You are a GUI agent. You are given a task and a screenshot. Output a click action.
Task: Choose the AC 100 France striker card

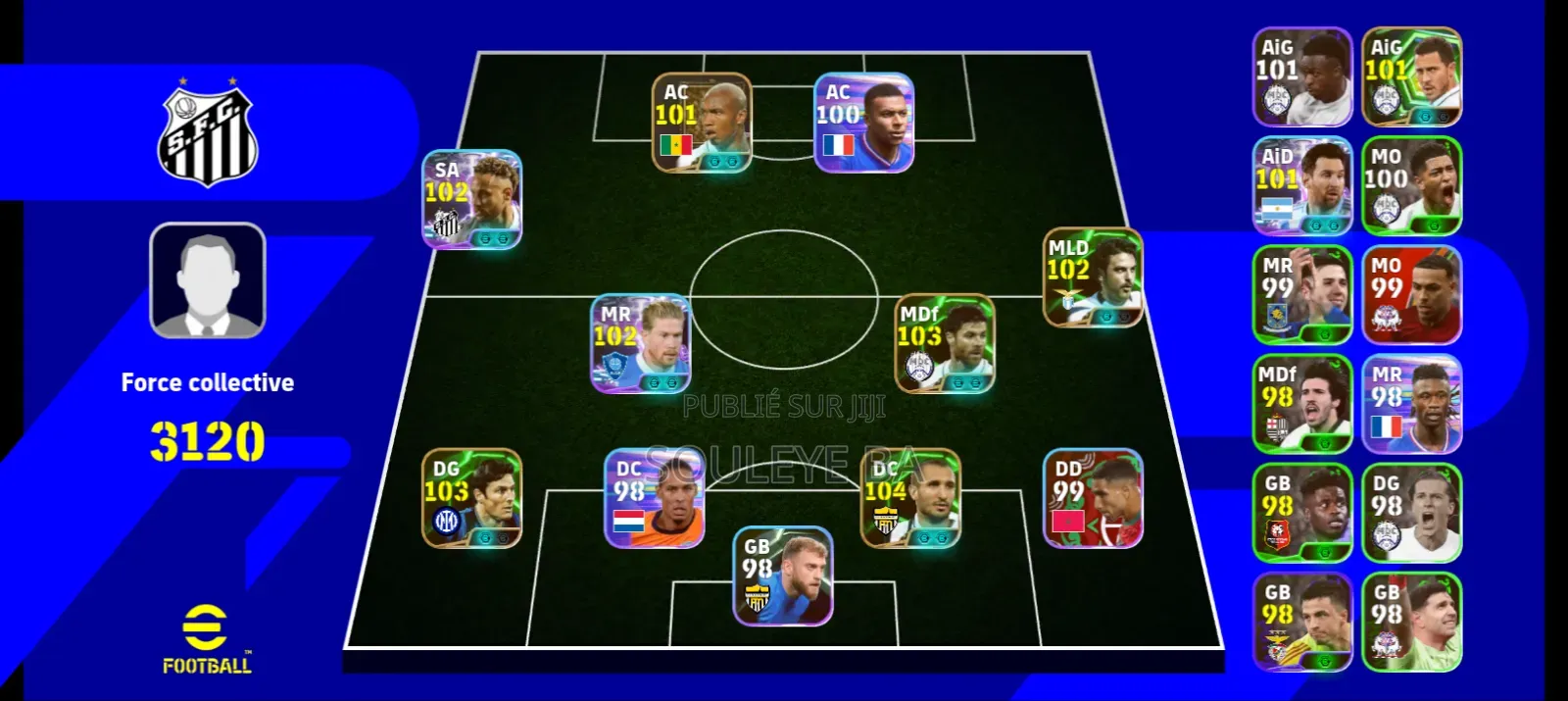pyautogui.click(x=863, y=123)
